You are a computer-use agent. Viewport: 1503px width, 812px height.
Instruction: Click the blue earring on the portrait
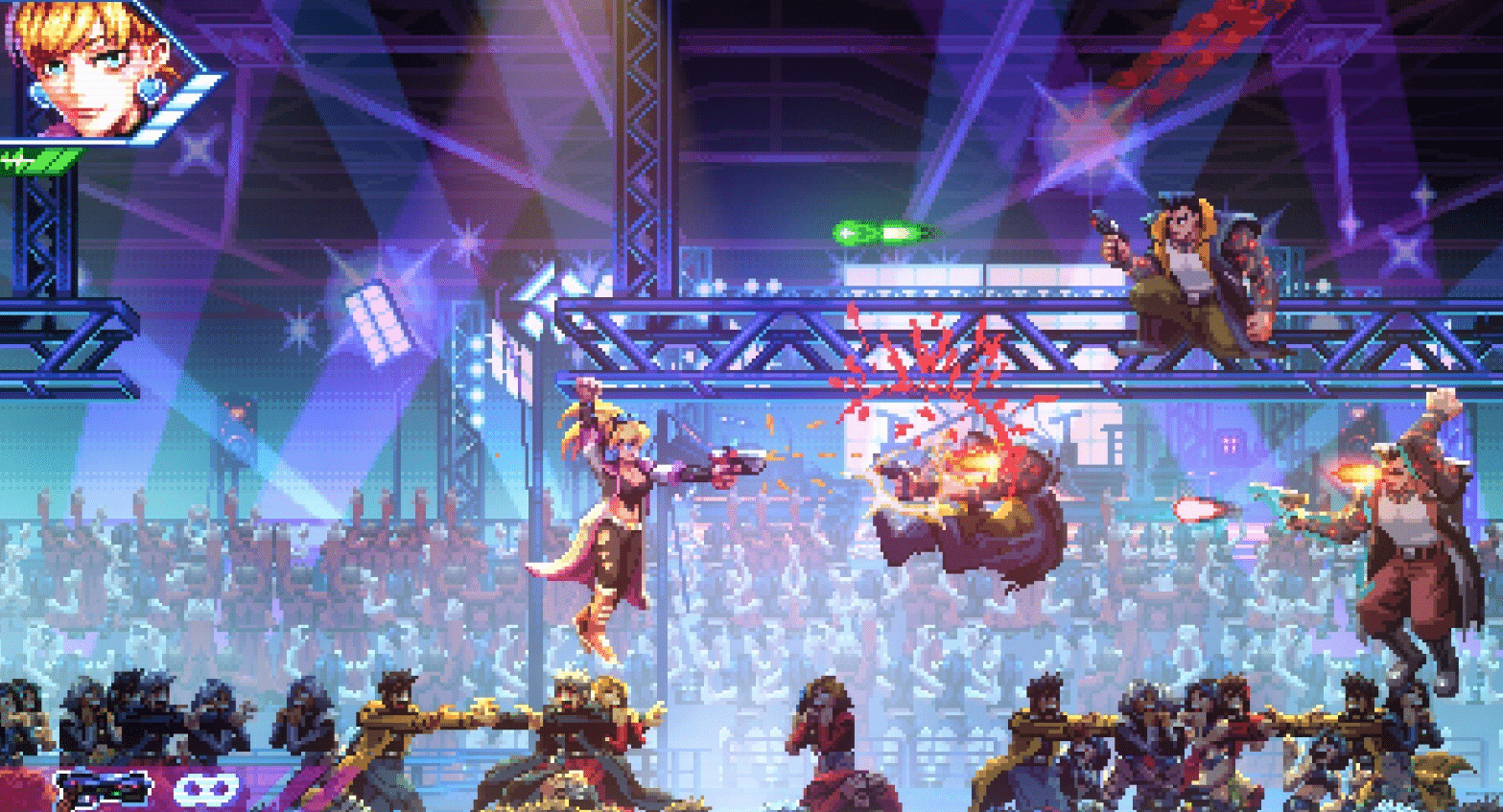tap(151, 91)
